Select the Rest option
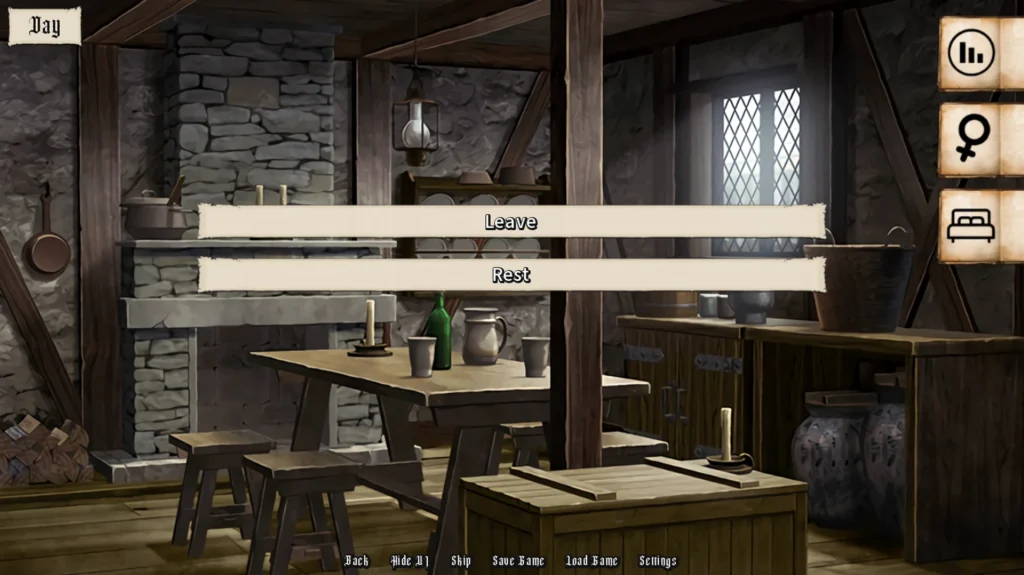The width and height of the screenshot is (1024, 575). pyautogui.click(x=511, y=275)
